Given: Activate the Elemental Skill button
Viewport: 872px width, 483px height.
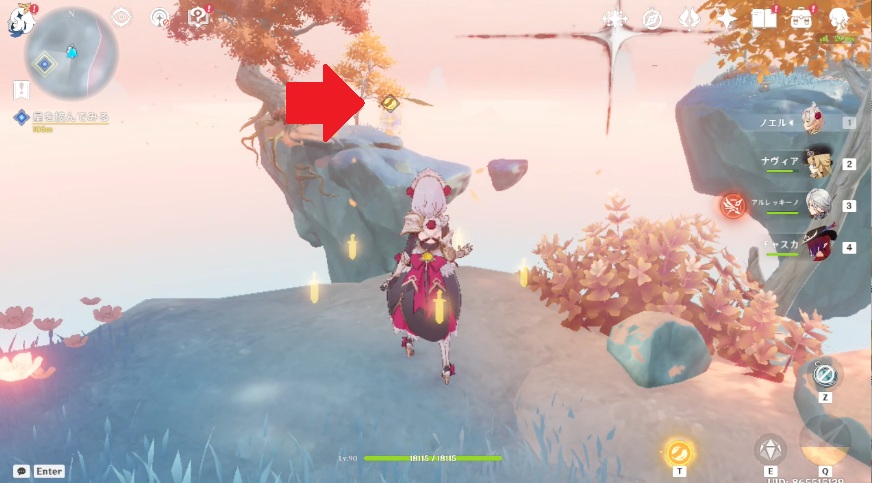Looking at the screenshot, I should pyautogui.click(x=770, y=449).
